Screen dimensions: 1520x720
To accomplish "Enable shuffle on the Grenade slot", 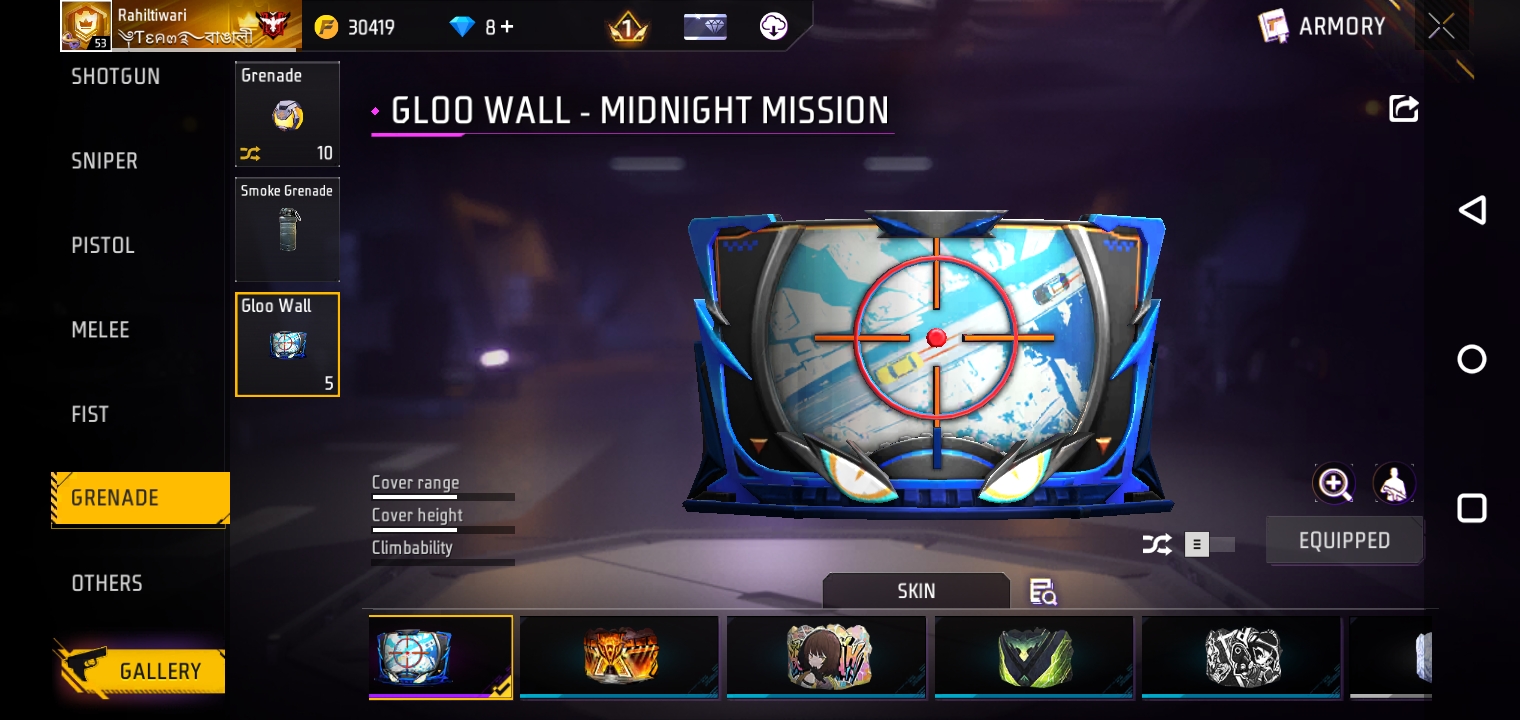I will coord(249,153).
